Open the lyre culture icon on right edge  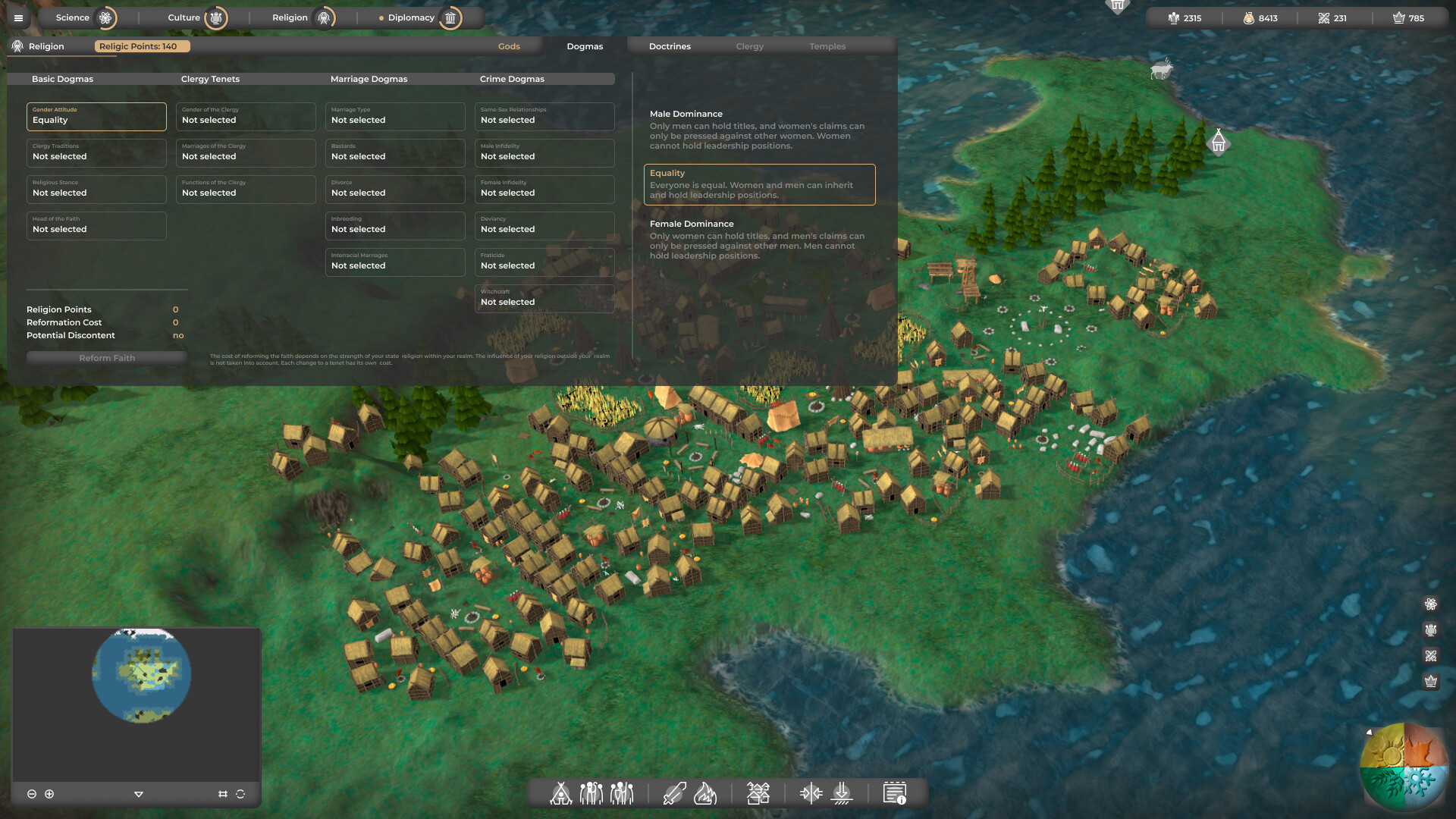pyautogui.click(x=1432, y=629)
